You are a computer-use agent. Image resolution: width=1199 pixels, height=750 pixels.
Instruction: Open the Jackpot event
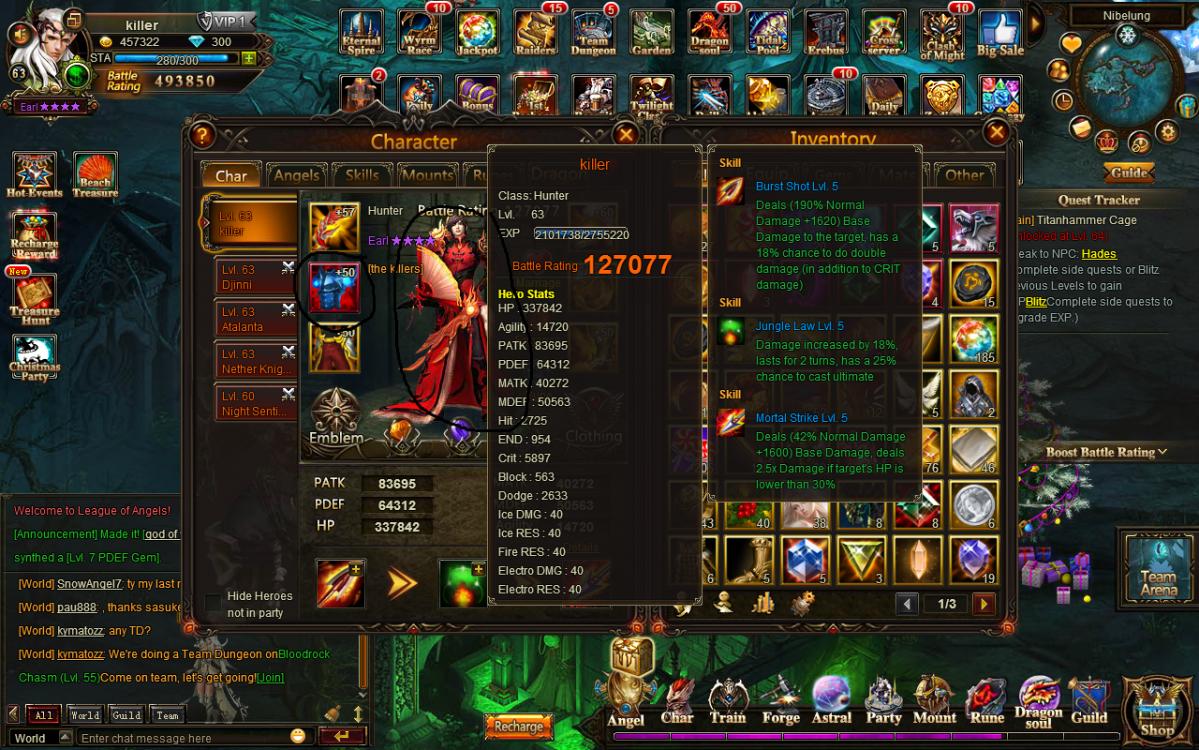(x=476, y=35)
